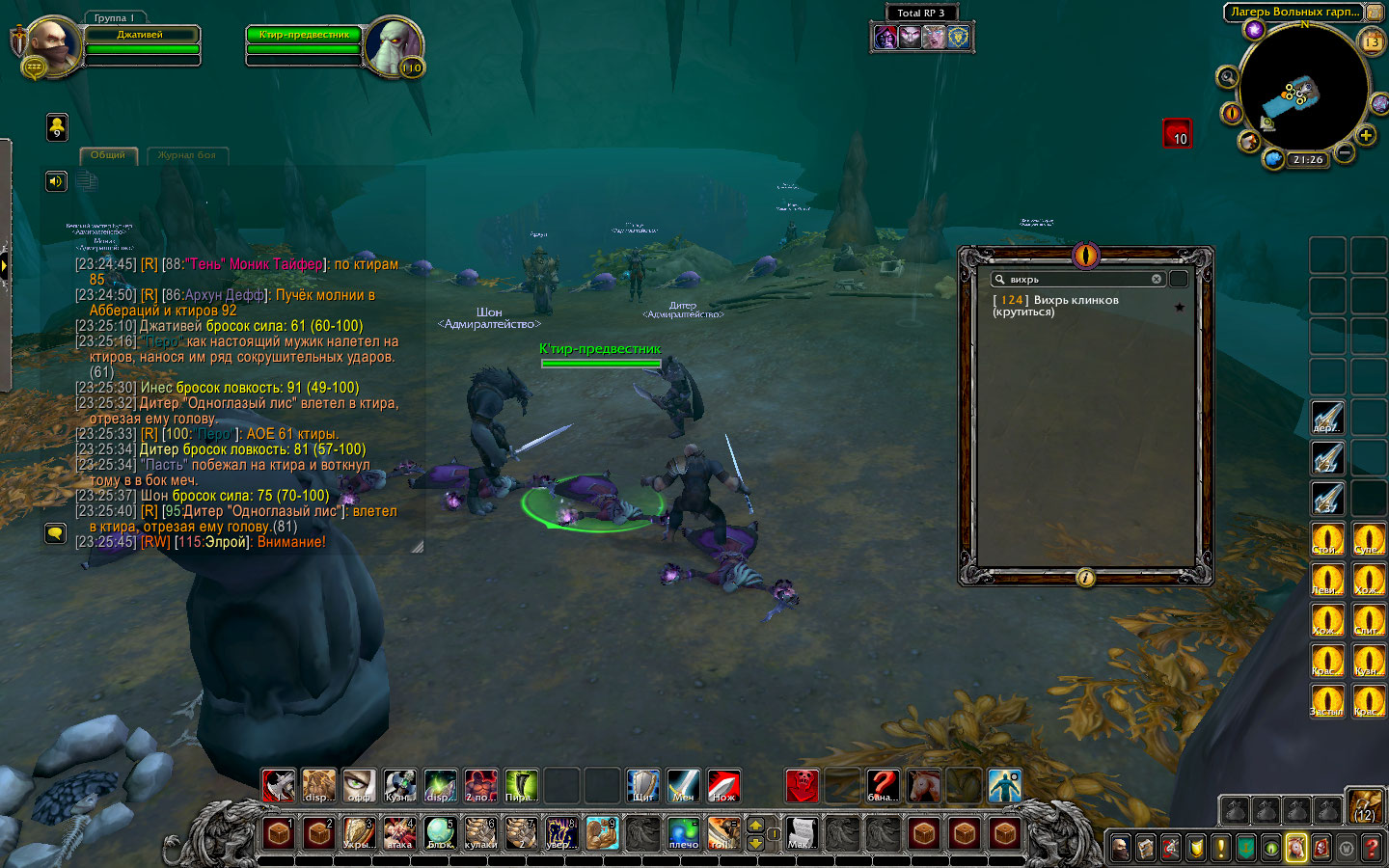1389x868 pixels.
Task: Select Джативей's player portrait
Action: click(x=53, y=45)
